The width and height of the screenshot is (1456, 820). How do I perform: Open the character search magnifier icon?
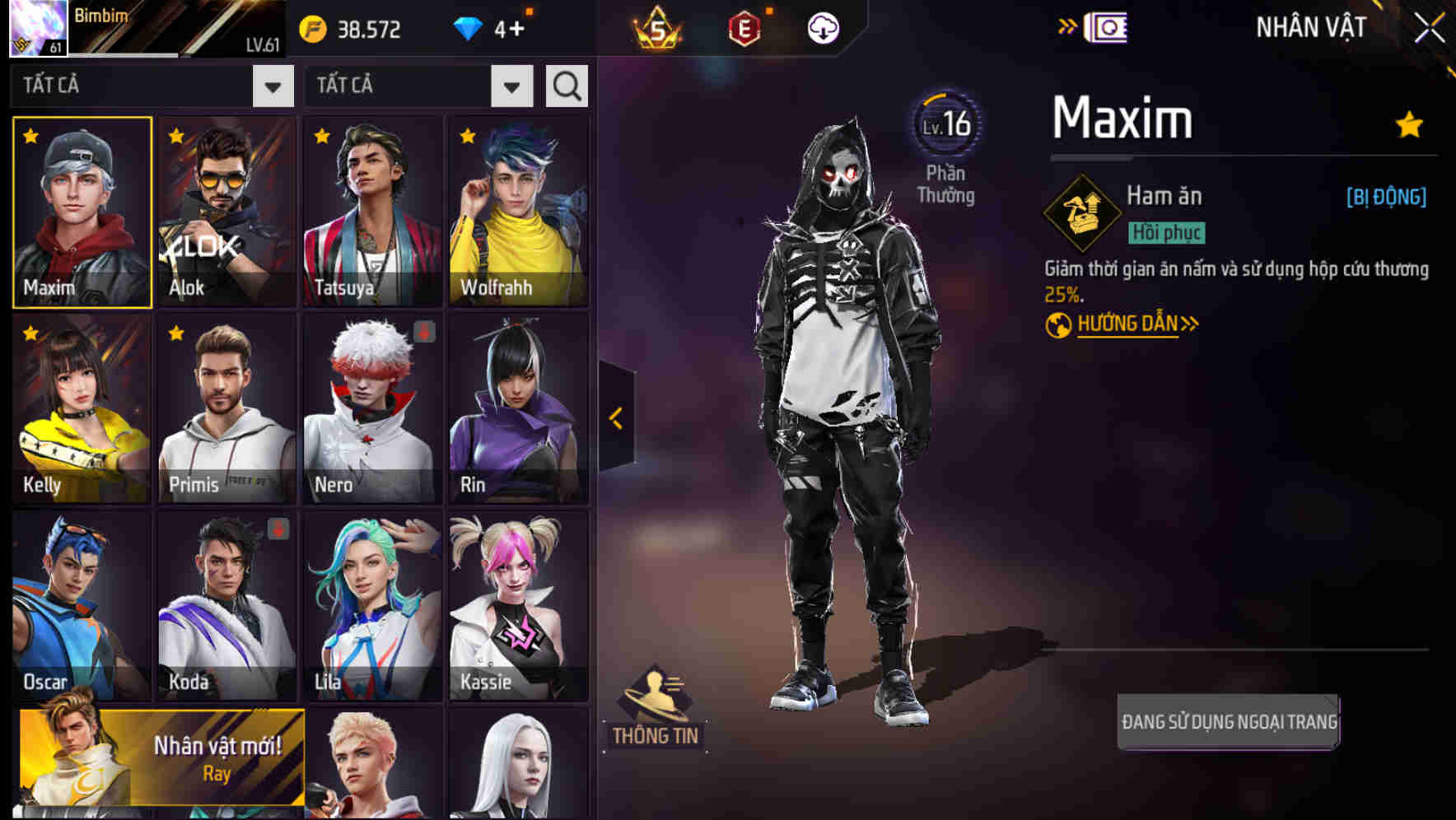click(566, 85)
